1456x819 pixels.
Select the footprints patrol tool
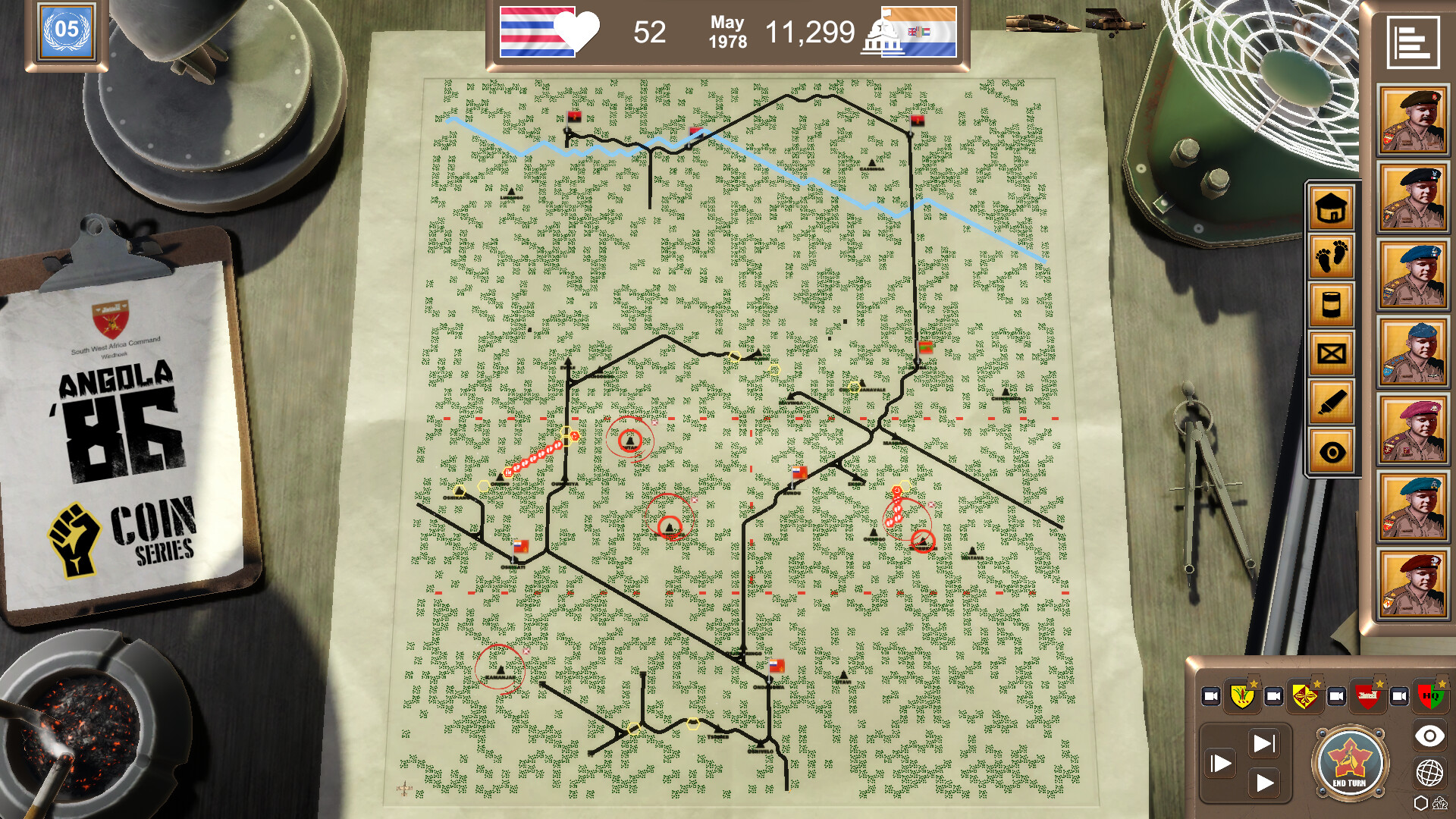[1332, 258]
